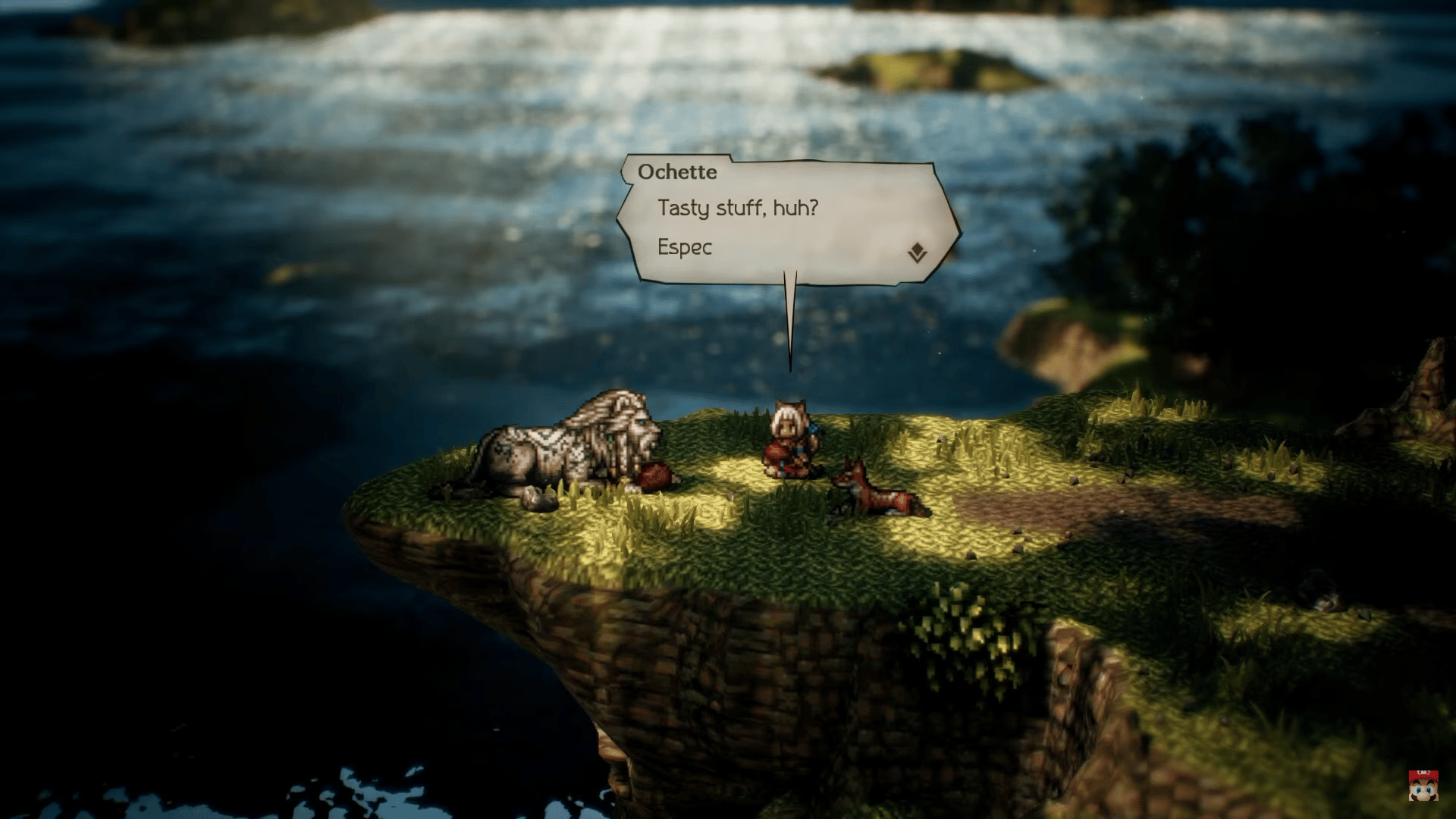Advance dialogue via the diamond arrow indicator
This screenshot has height=819, width=1456.
[918, 253]
